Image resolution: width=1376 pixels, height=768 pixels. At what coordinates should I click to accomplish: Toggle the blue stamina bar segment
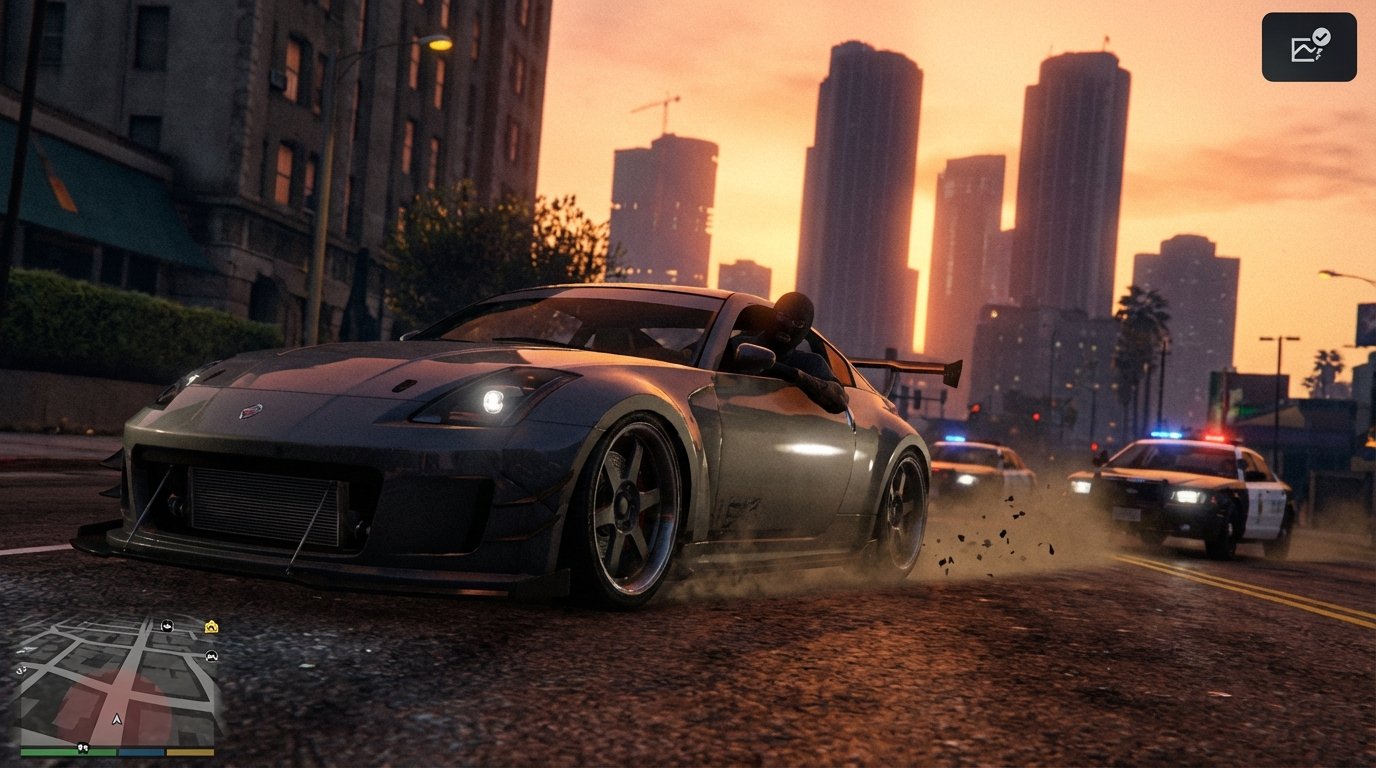[140, 752]
